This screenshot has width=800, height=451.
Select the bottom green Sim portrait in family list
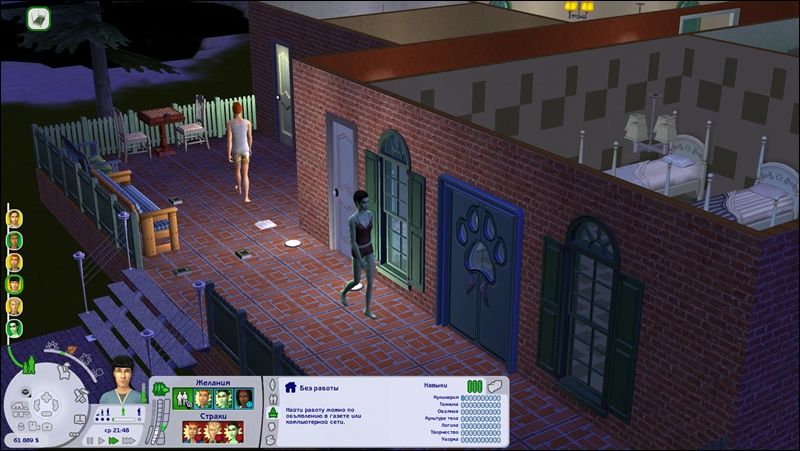click(15, 328)
